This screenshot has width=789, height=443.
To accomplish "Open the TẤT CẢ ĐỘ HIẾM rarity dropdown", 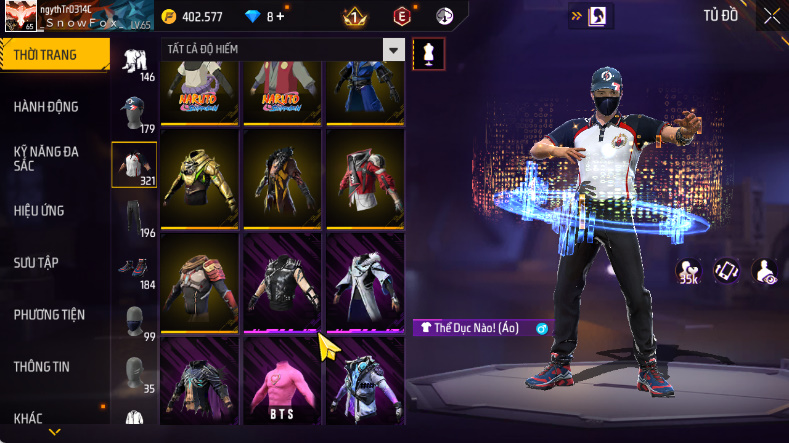I will pos(394,50).
